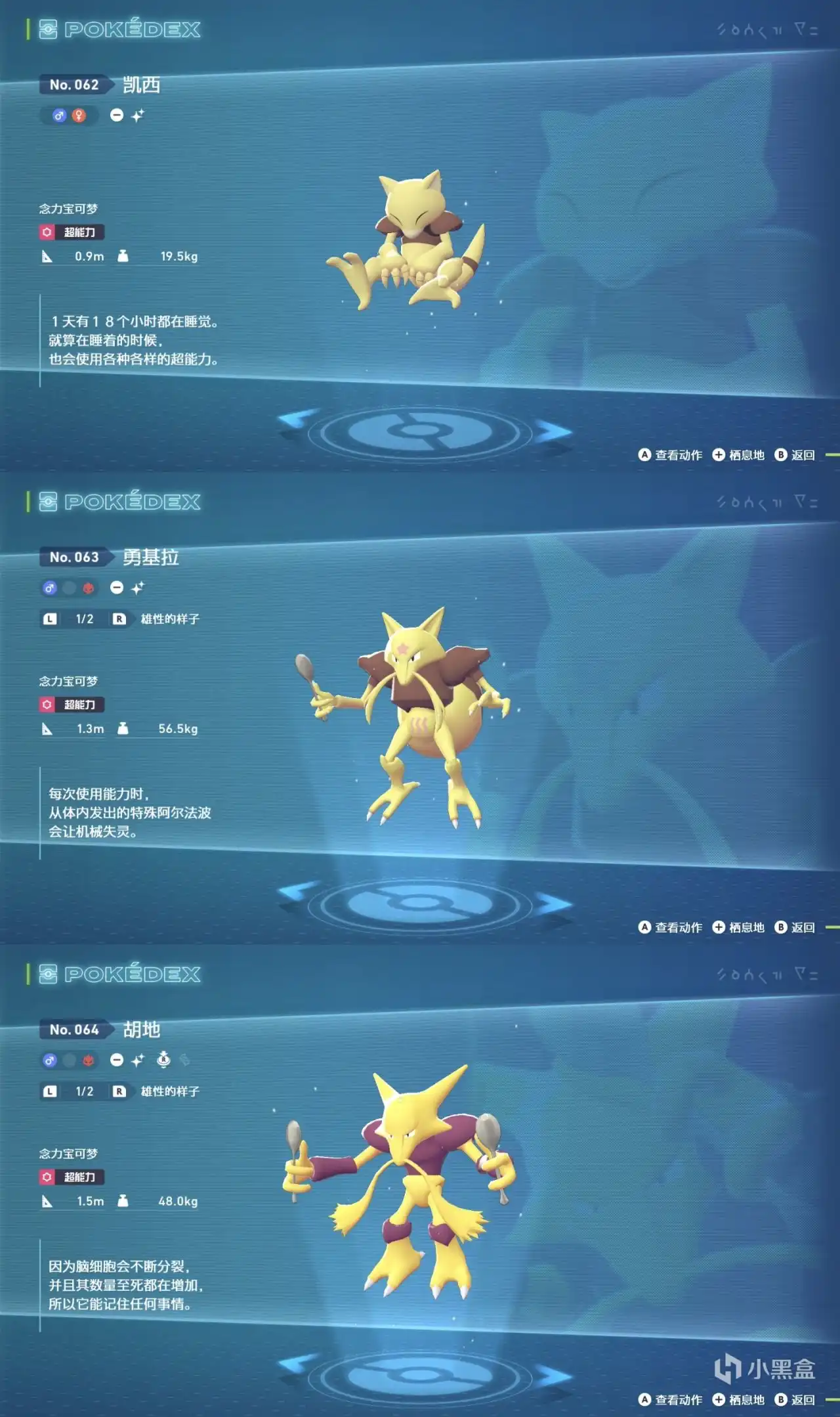Click the height ruler icon for Abra

[46, 256]
